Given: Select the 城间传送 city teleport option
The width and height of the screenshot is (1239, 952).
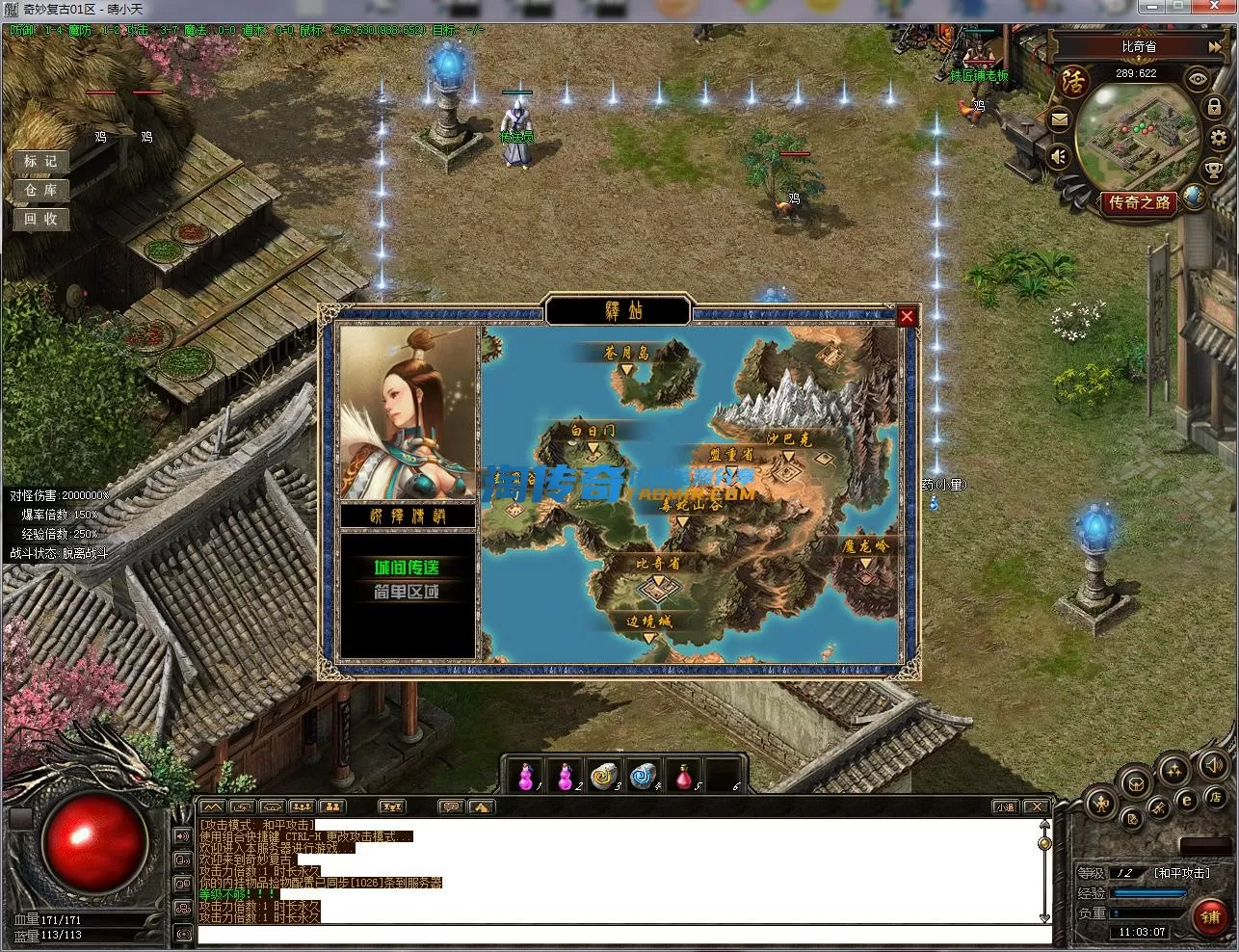Looking at the screenshot, I should point(407,567).
